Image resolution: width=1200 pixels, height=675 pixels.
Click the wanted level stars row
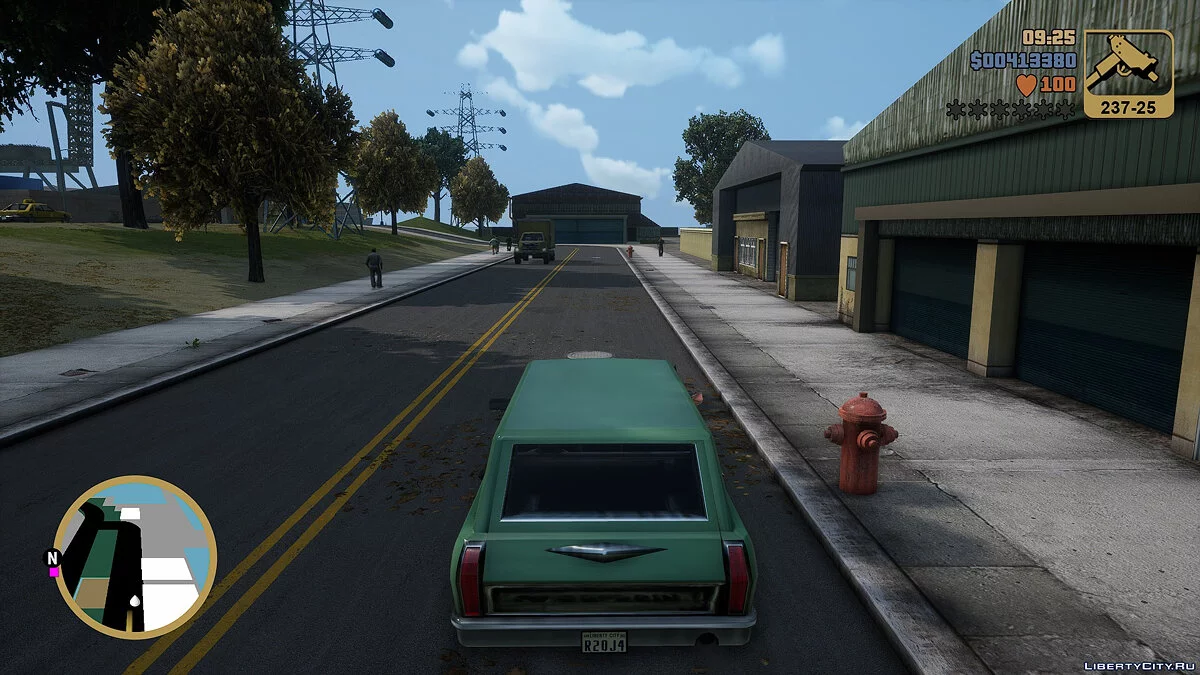(x=1011, y=110)
